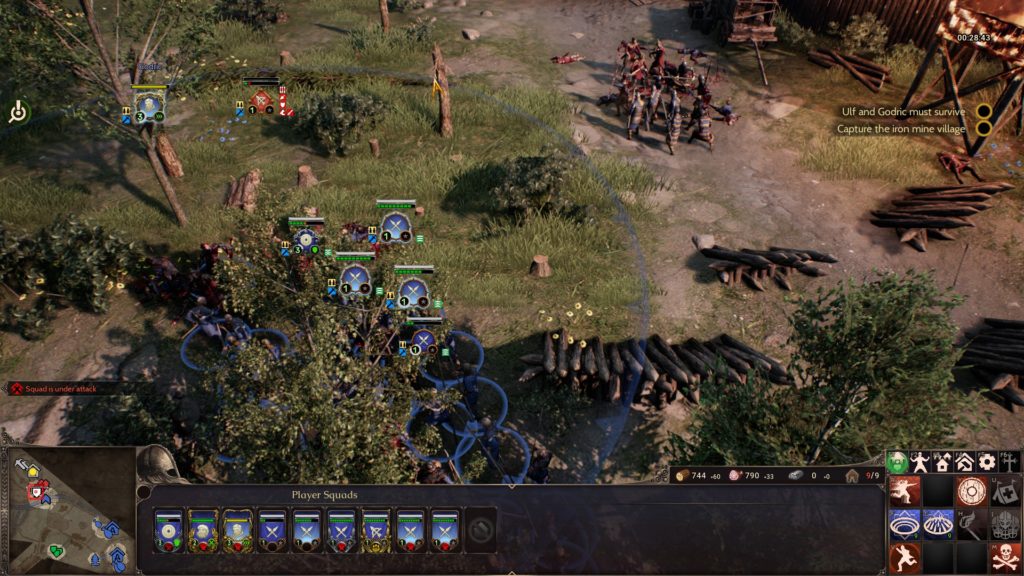Open the green bearded hero portrait tab
Viewport: 1024px width, 576px height.
(x=897, y=462)
